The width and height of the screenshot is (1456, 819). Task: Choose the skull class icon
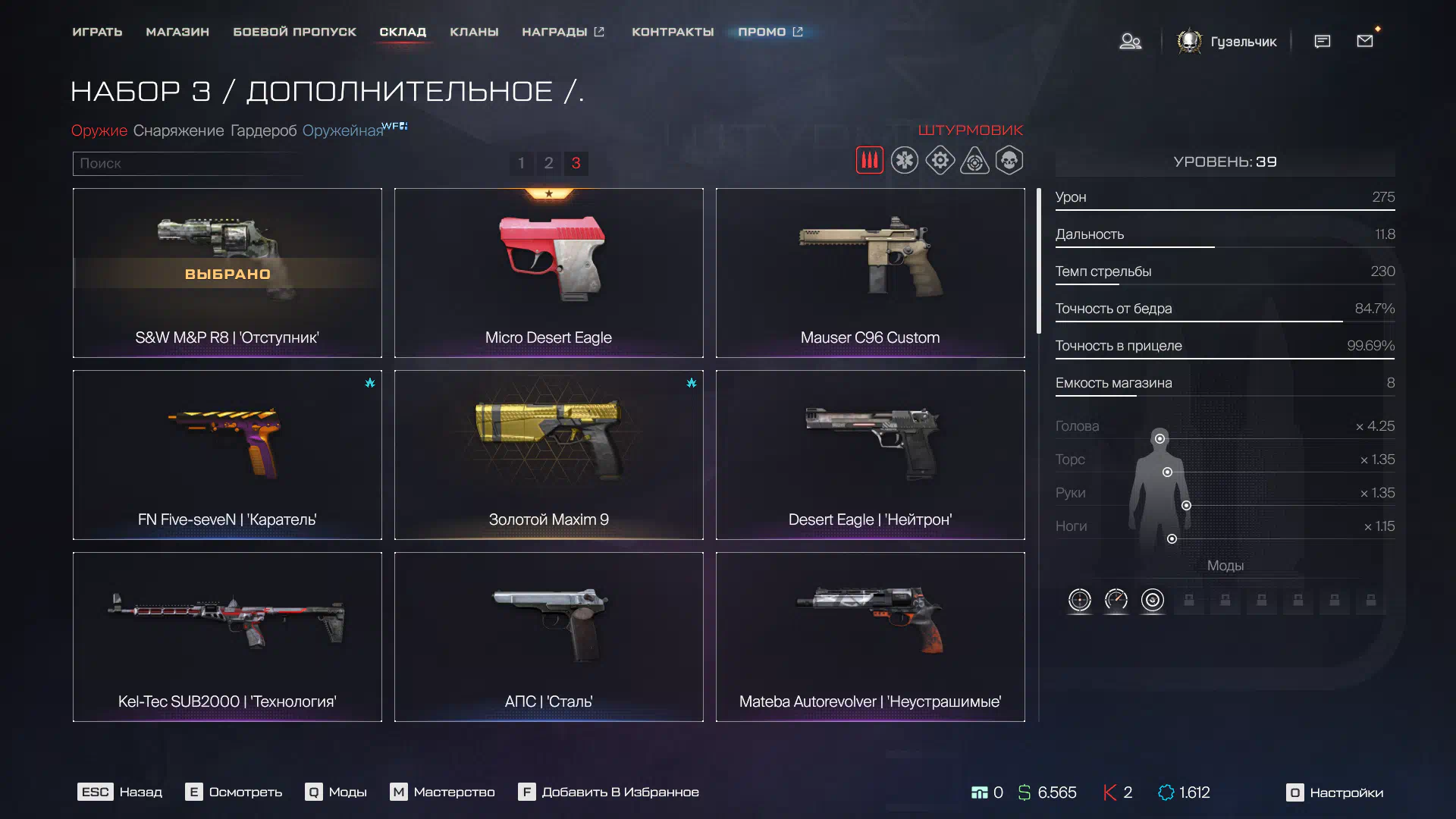[1009, 161]
